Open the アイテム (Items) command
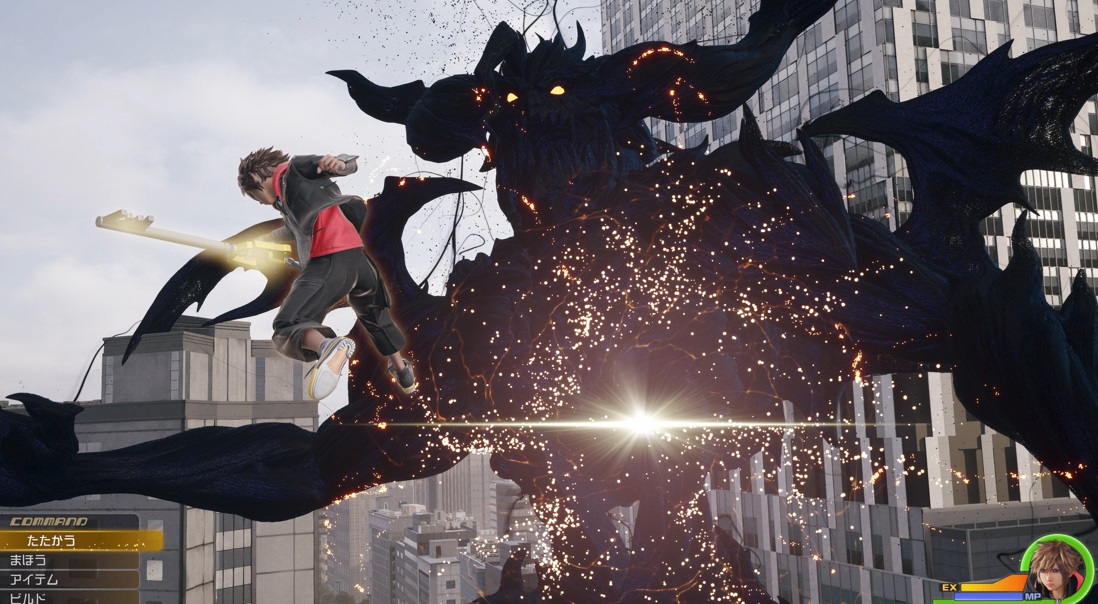 point(70,580)
